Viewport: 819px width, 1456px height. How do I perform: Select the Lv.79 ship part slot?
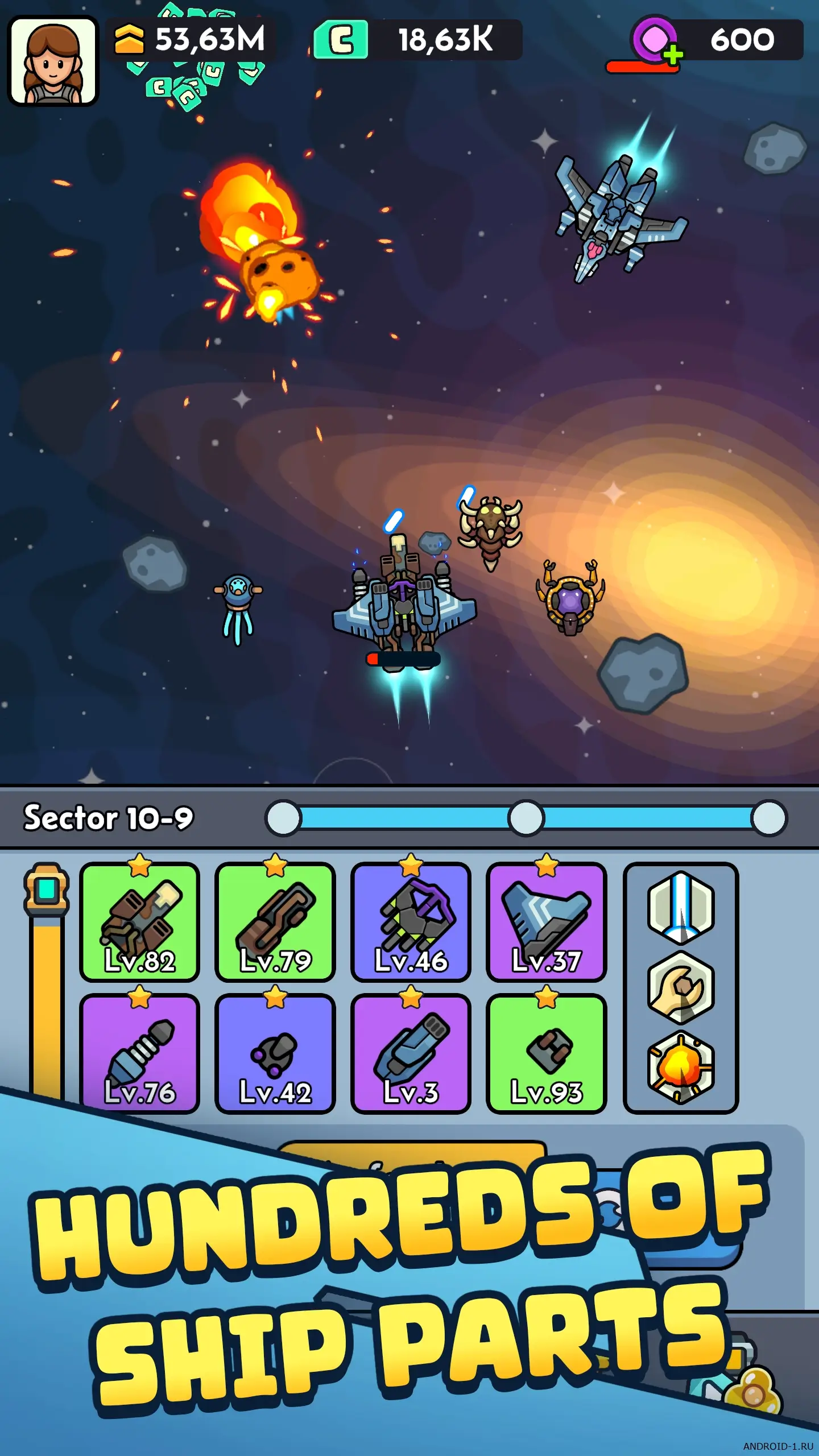[275, 923]
